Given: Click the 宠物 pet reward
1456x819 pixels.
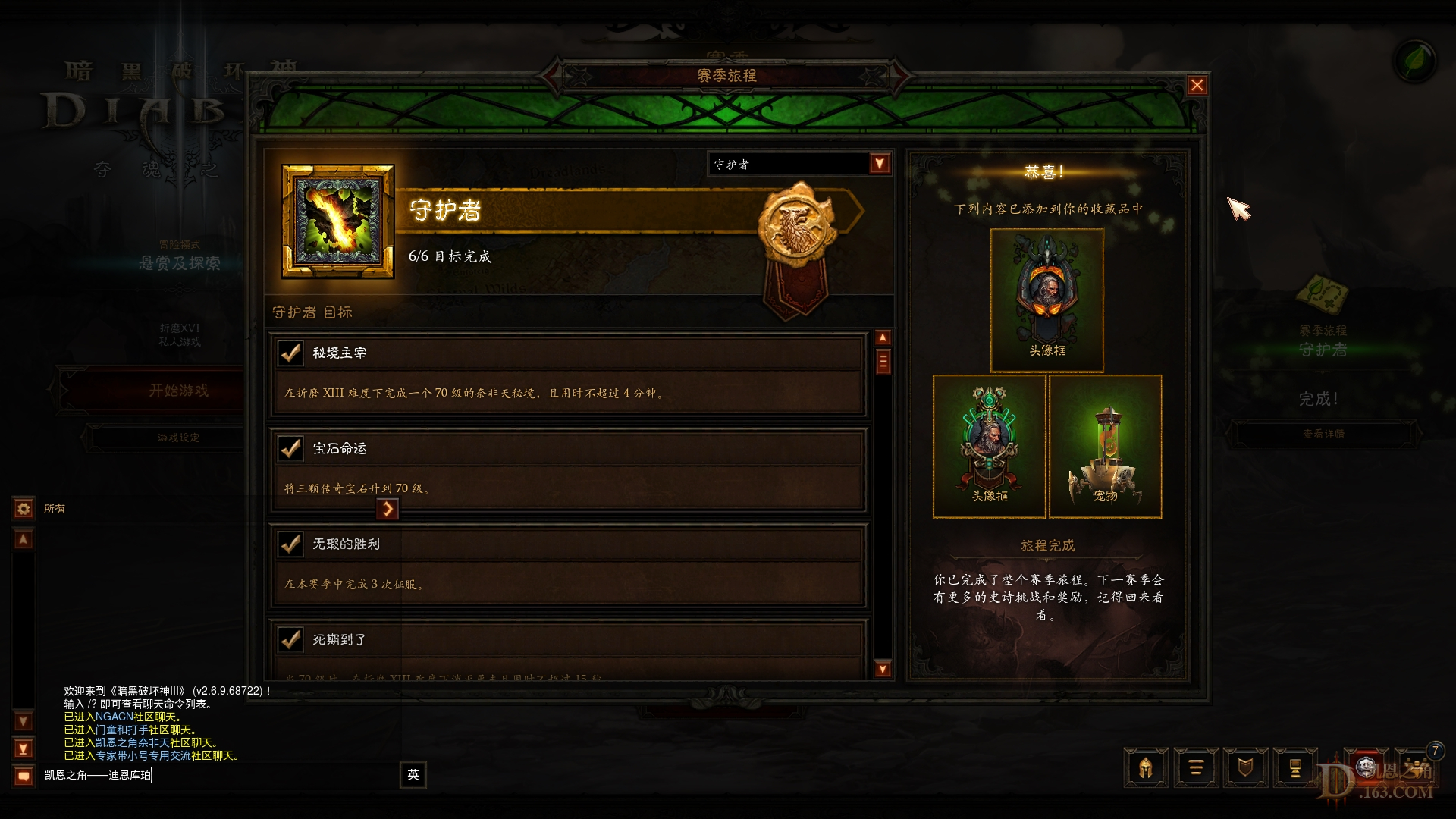Looking at the screenshot, I should pyautogui.click(x=1106, y=447).
